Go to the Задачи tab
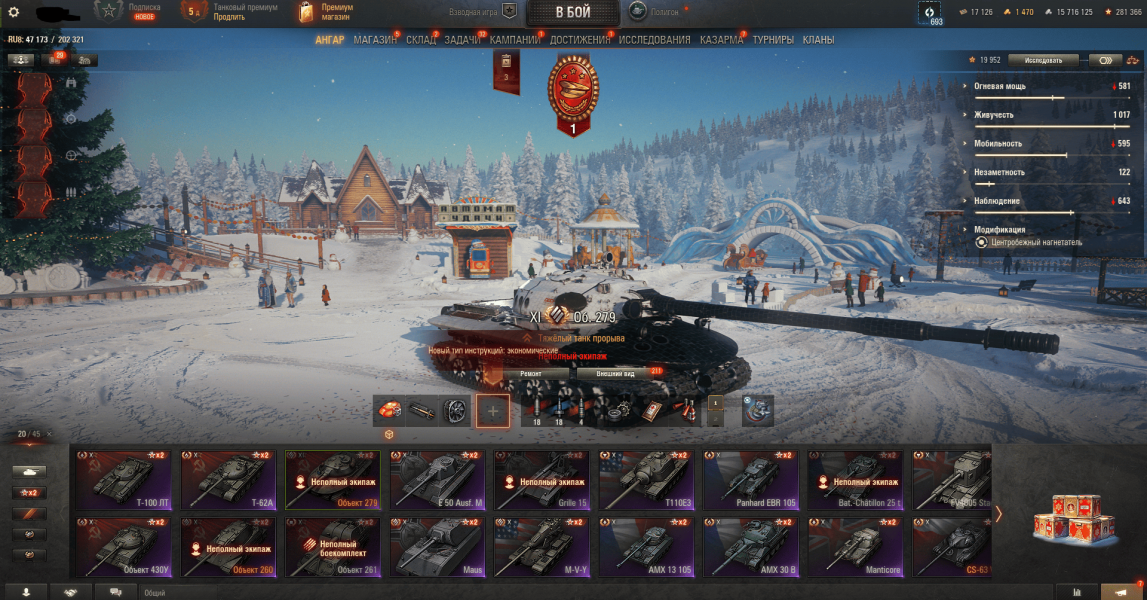This screenshot has height=600, width=1147. coord(462,40)
